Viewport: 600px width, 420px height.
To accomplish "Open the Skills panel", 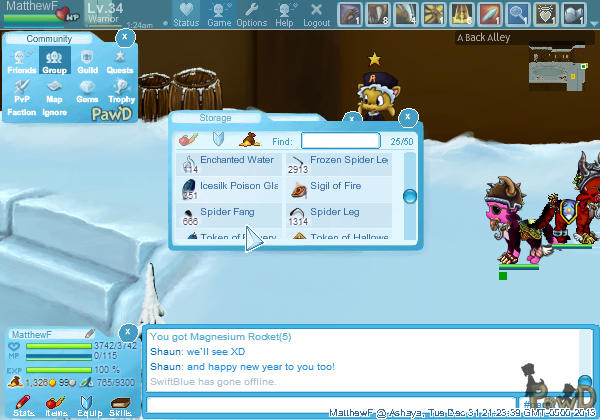I will [120, 406].
